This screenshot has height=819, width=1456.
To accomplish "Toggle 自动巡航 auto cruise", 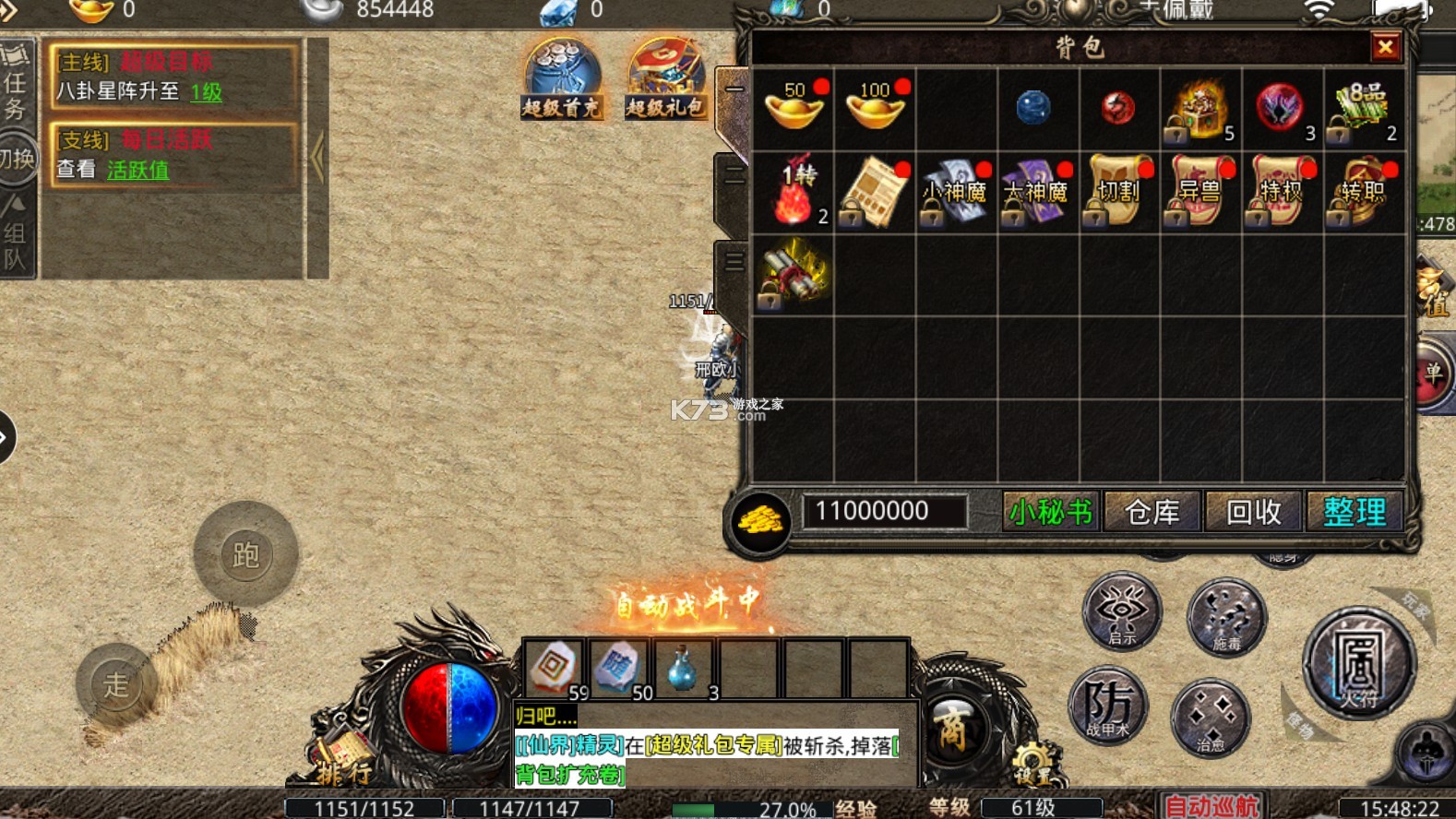I will point(1211,806).
